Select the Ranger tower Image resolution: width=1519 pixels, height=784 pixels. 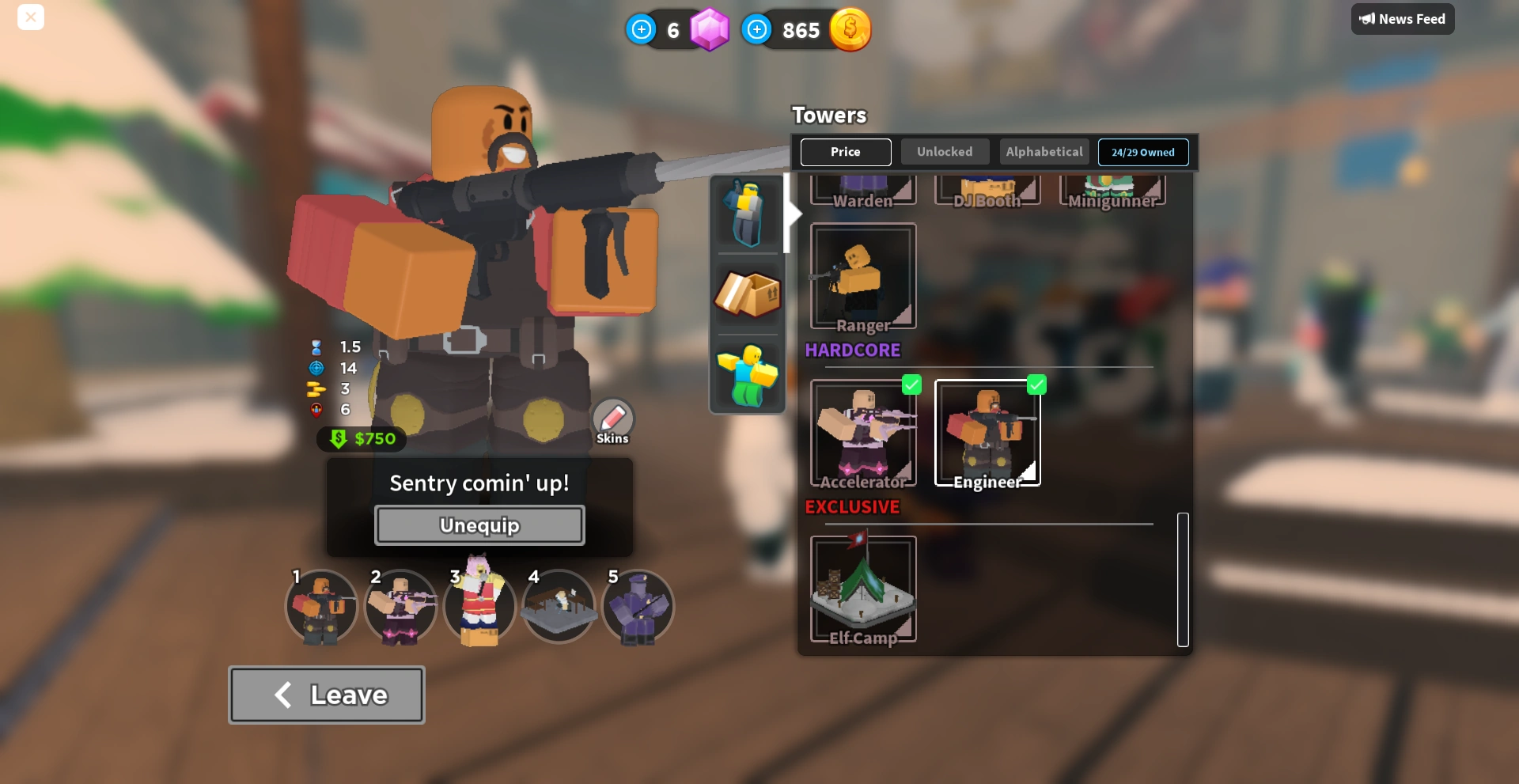pos(863,275)
